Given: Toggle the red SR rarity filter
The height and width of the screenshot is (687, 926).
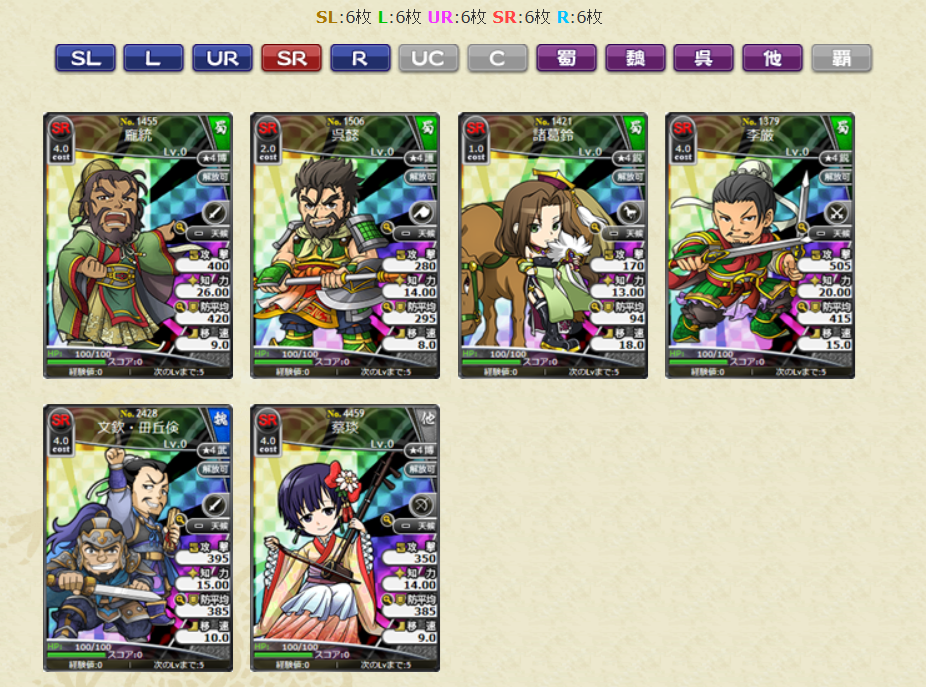Looking at the screenshot, I should click(x=291, y=58).
